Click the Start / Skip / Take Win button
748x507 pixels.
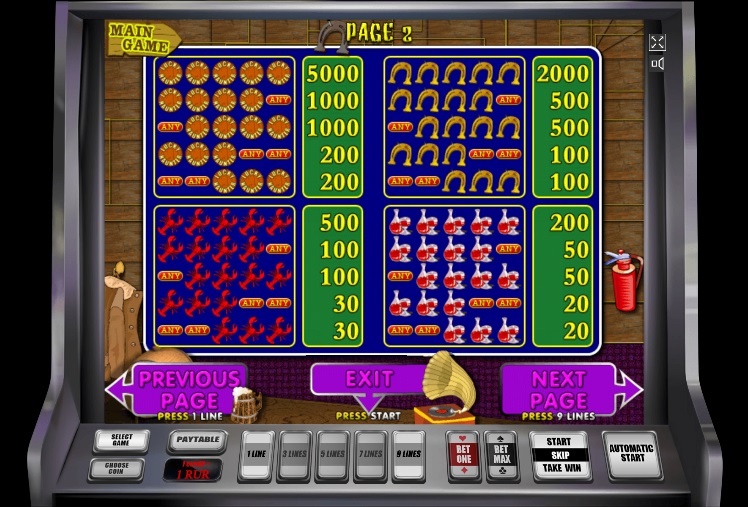click(559, 455)
